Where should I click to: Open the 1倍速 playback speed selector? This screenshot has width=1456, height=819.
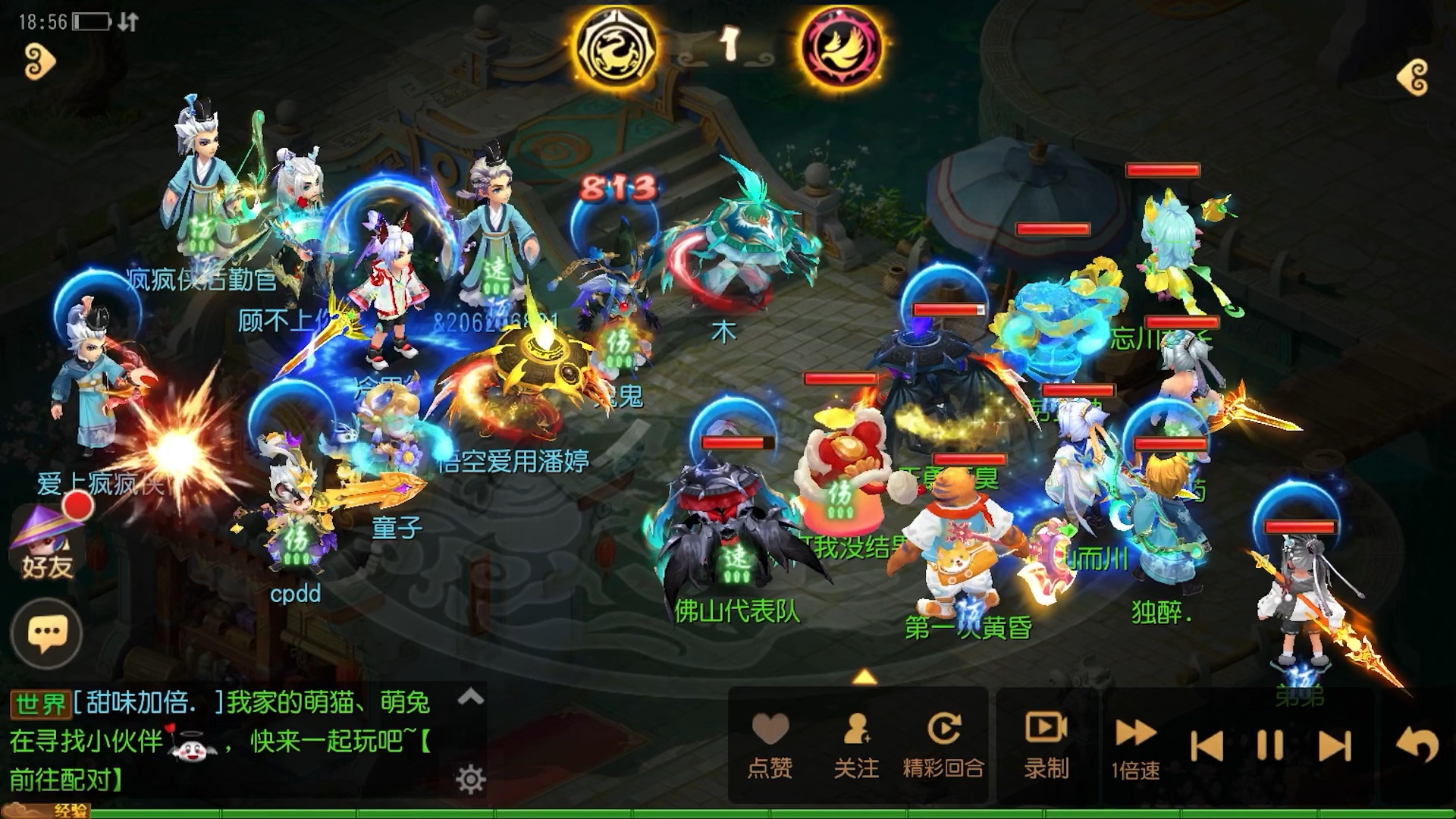(1134, 747)
